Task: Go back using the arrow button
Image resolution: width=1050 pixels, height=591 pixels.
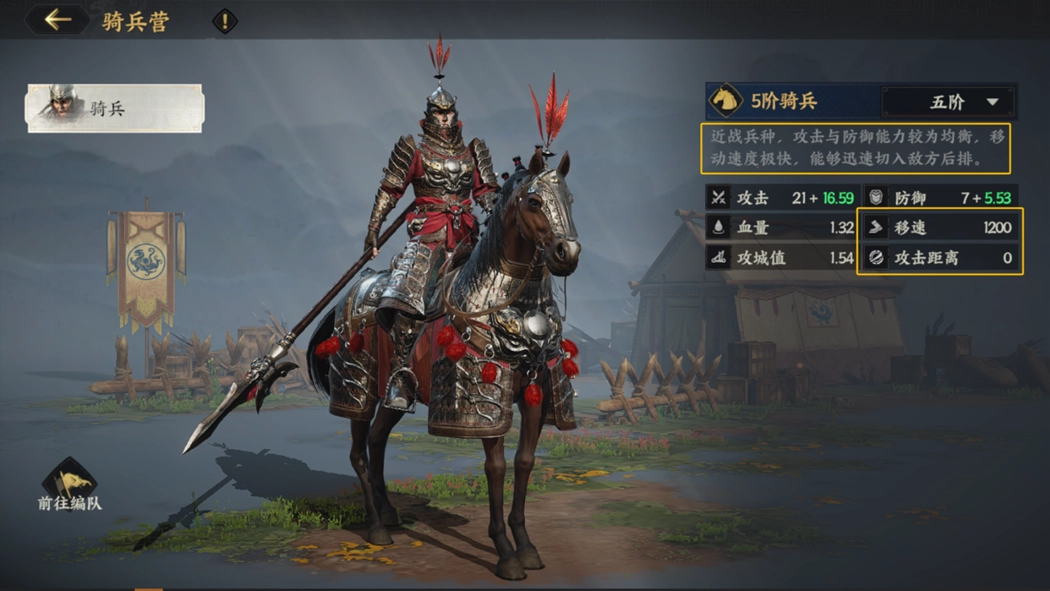Action: (x=57, y=20)
